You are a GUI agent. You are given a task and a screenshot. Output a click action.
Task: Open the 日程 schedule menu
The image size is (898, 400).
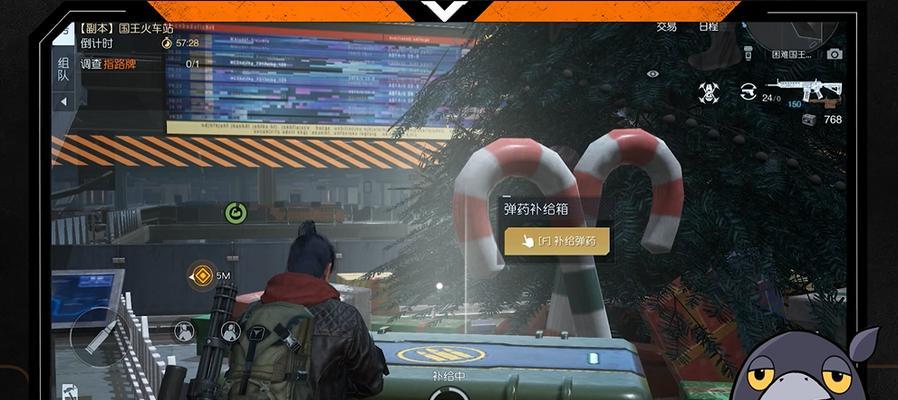coord(708,27)
